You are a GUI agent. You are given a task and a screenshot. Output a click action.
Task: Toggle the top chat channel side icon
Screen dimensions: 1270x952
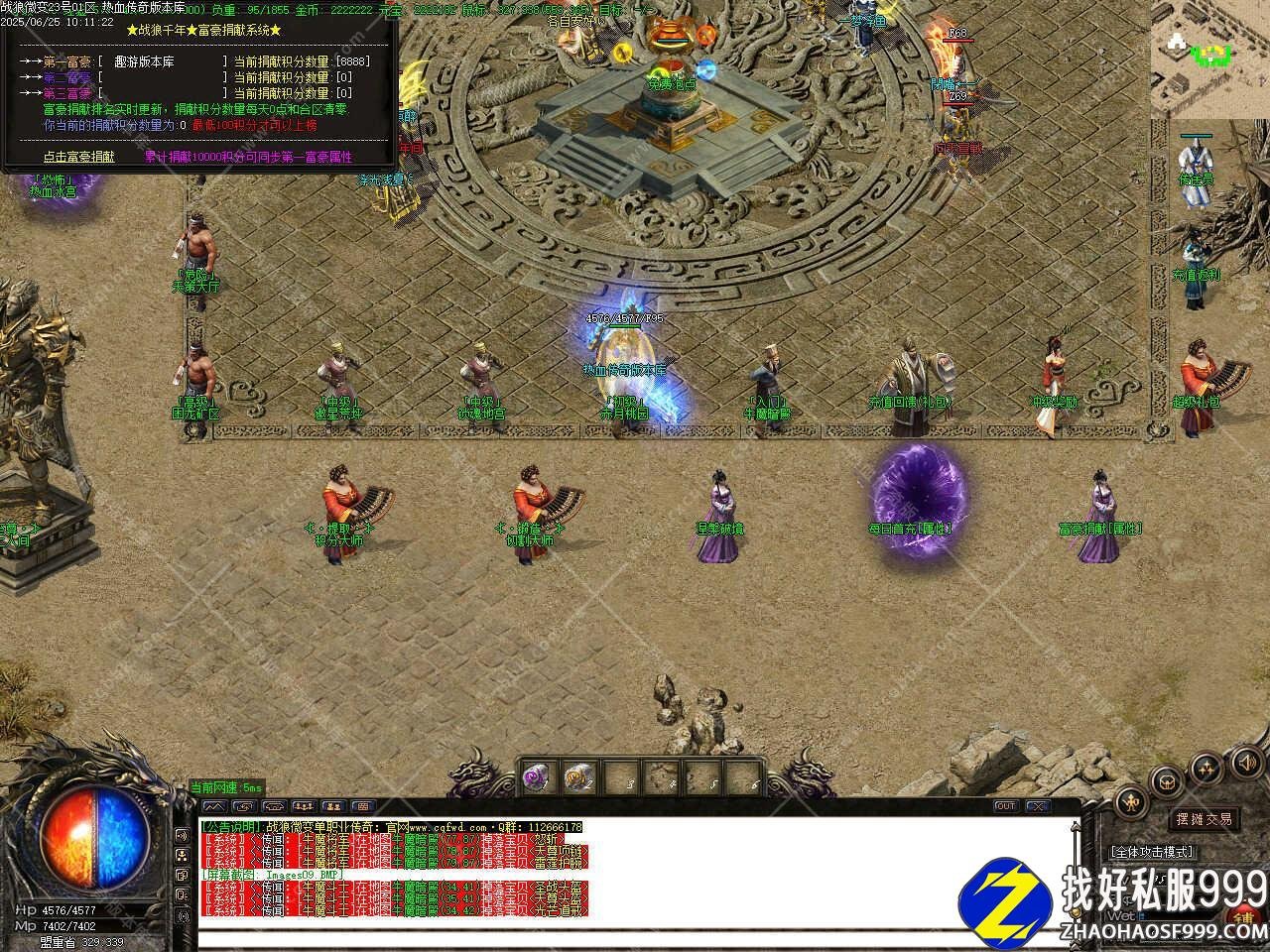[x=183, y=835]
